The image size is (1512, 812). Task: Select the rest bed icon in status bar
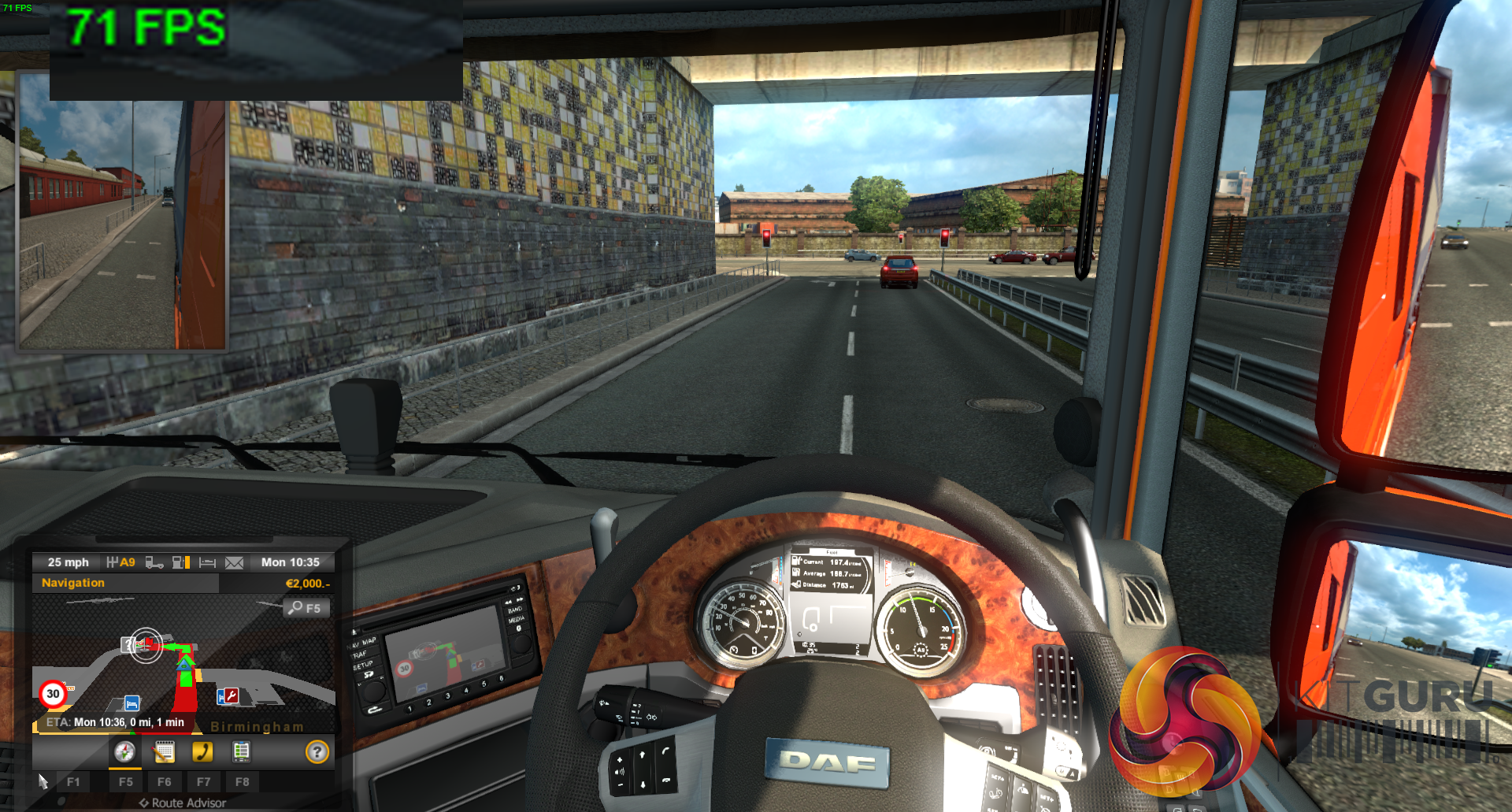[x=207, y=562]
